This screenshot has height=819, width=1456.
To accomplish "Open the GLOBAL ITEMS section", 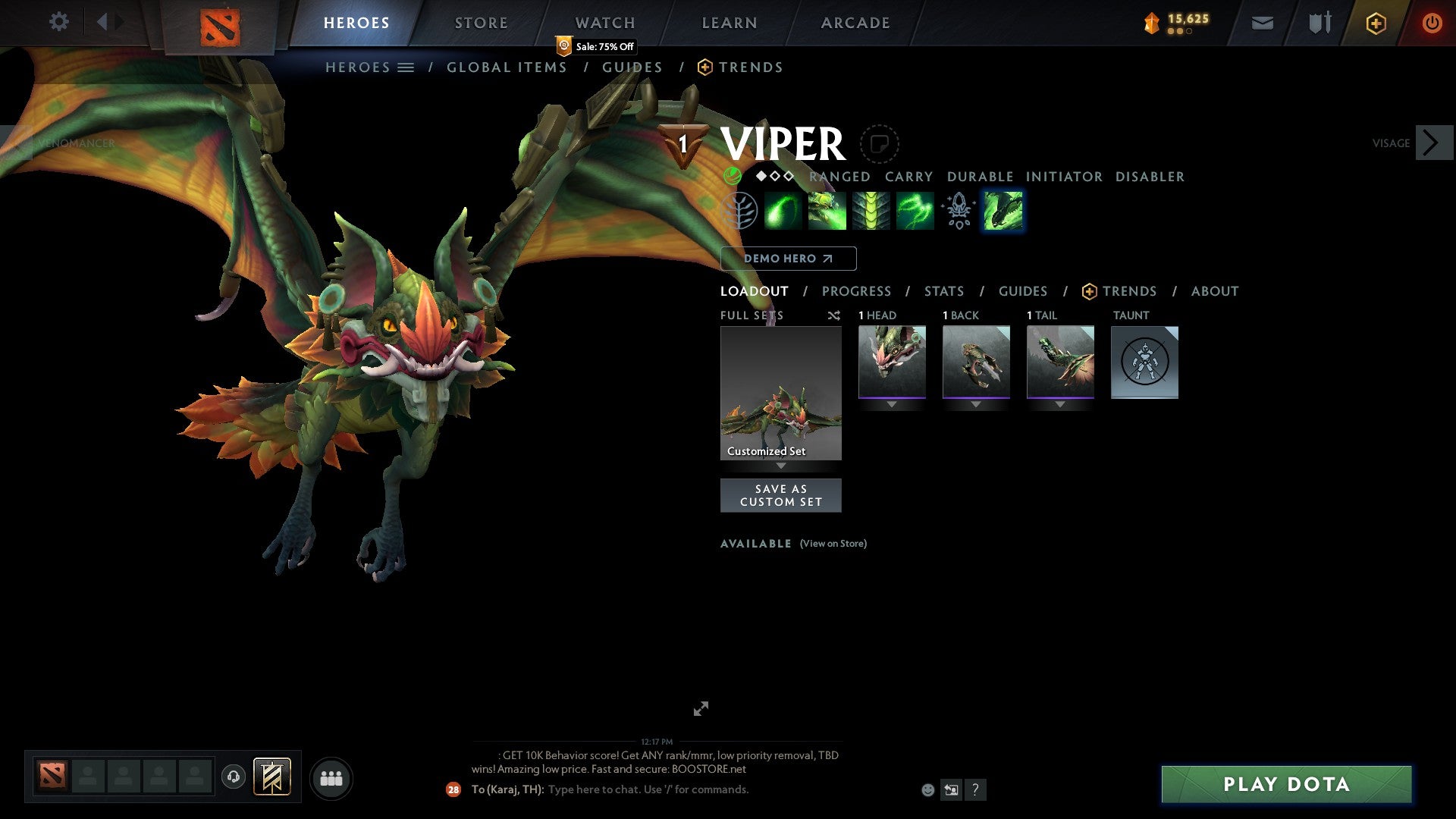I will (x=507, y=67).
